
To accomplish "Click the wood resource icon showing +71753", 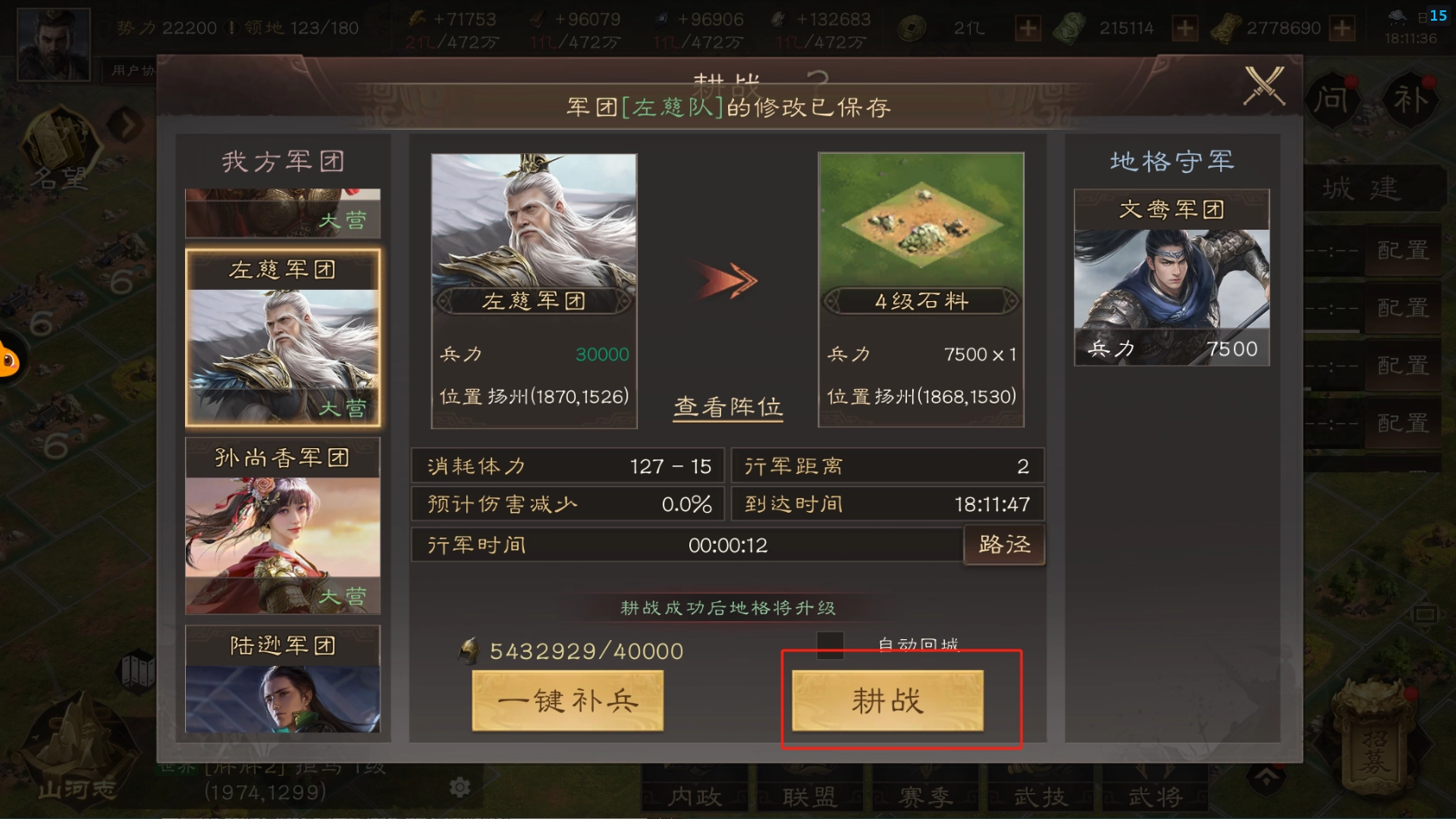I will pyautogui.click(x=419, y=19).
